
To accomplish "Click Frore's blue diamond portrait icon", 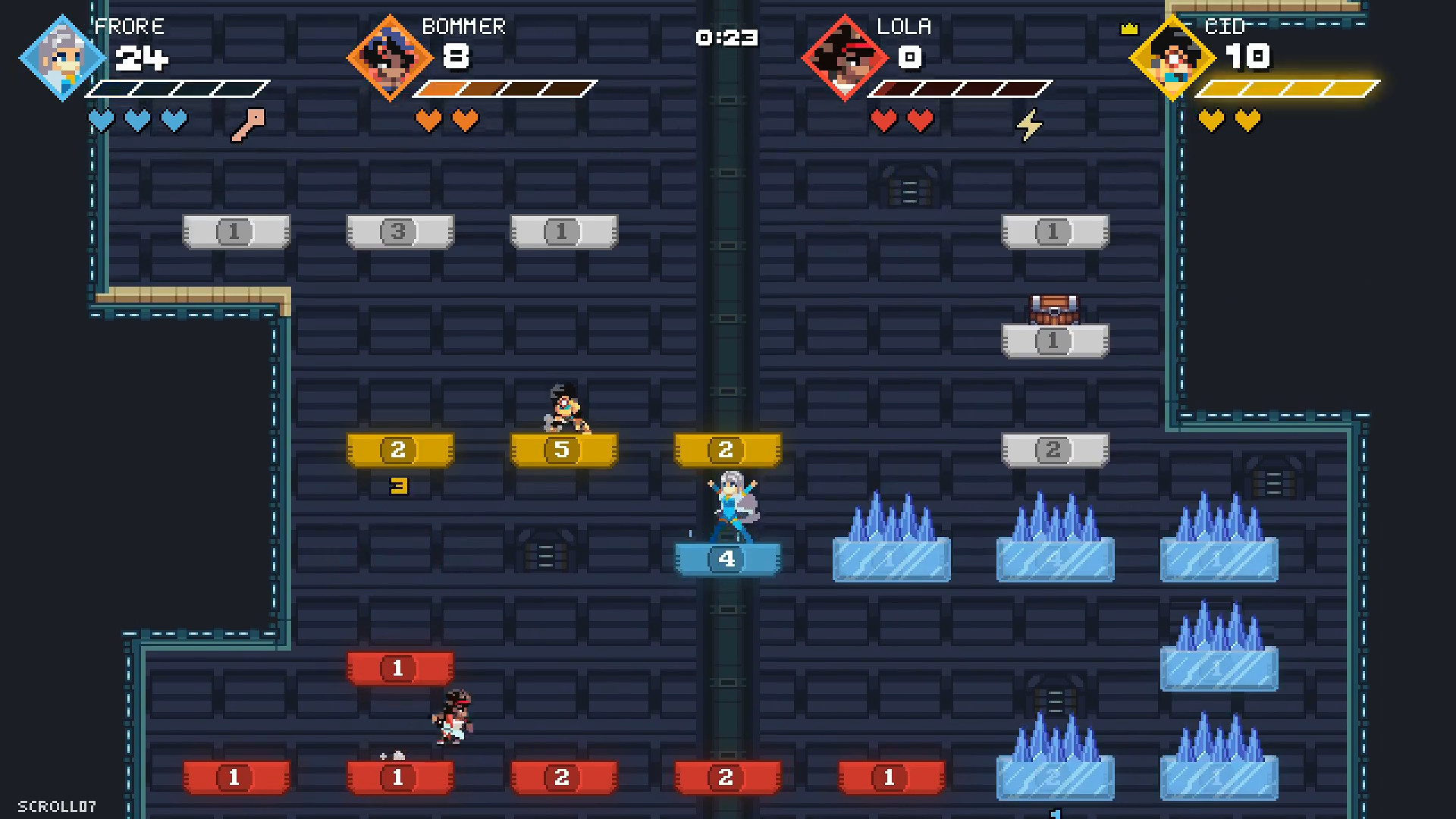I will 61,58.
